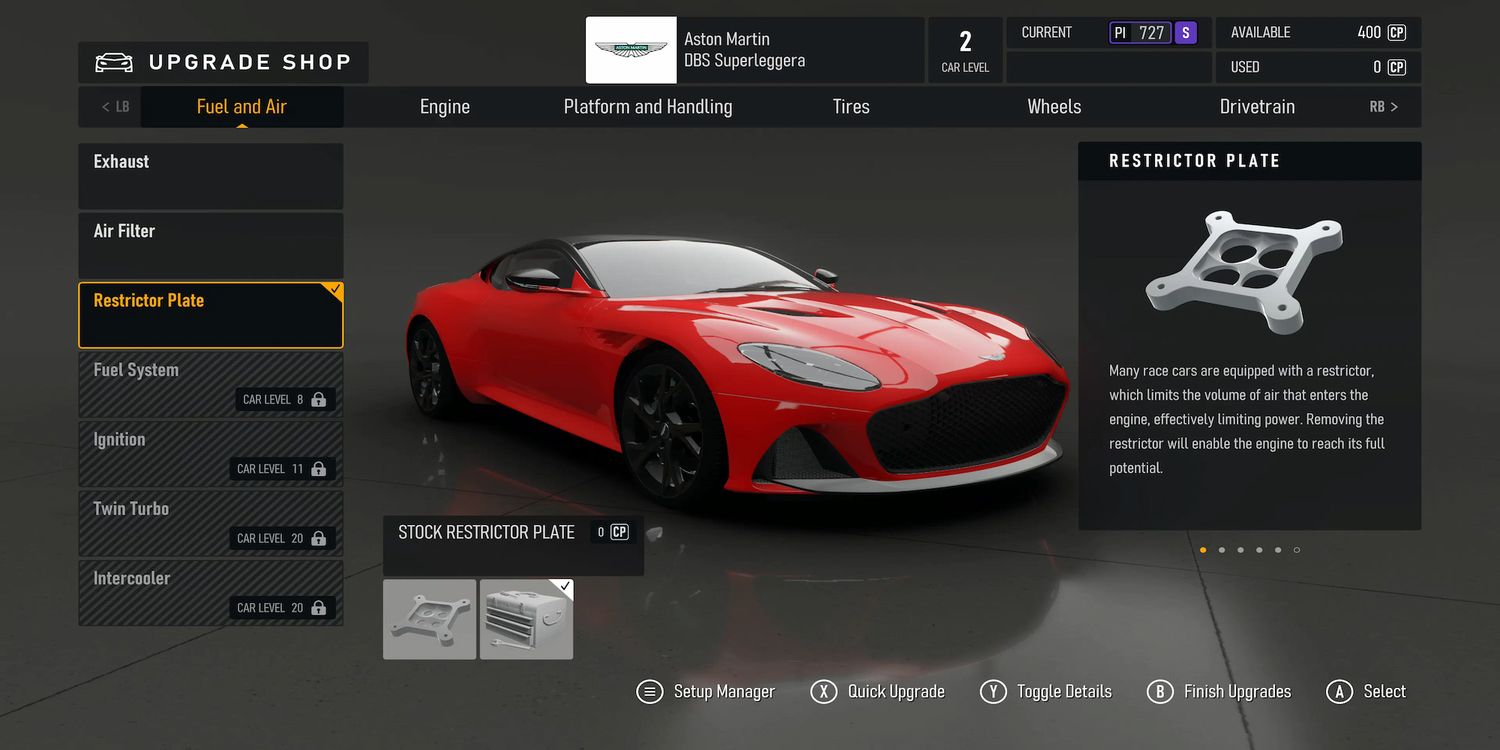Switch to the Engine tab
Screen dimensions: 1500x750
tap(445, 107)
